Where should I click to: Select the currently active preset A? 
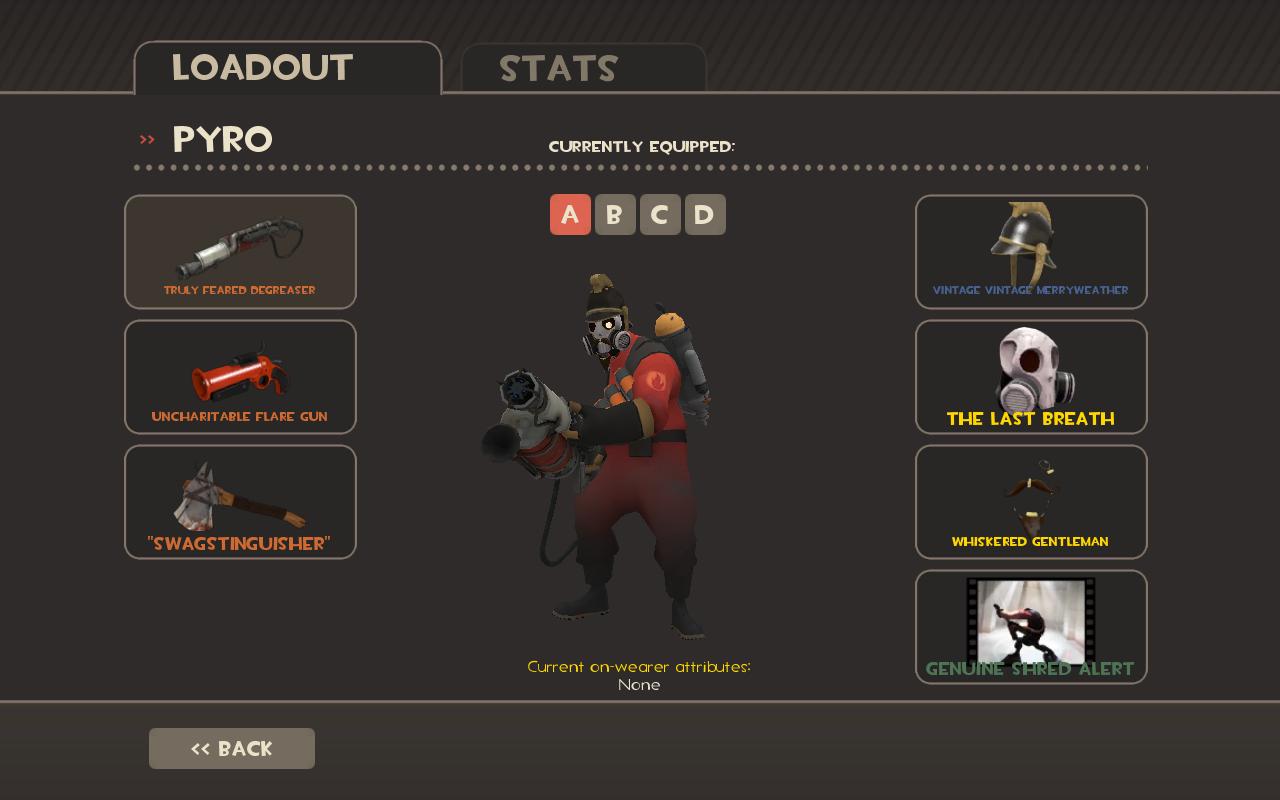pos(570,214)
